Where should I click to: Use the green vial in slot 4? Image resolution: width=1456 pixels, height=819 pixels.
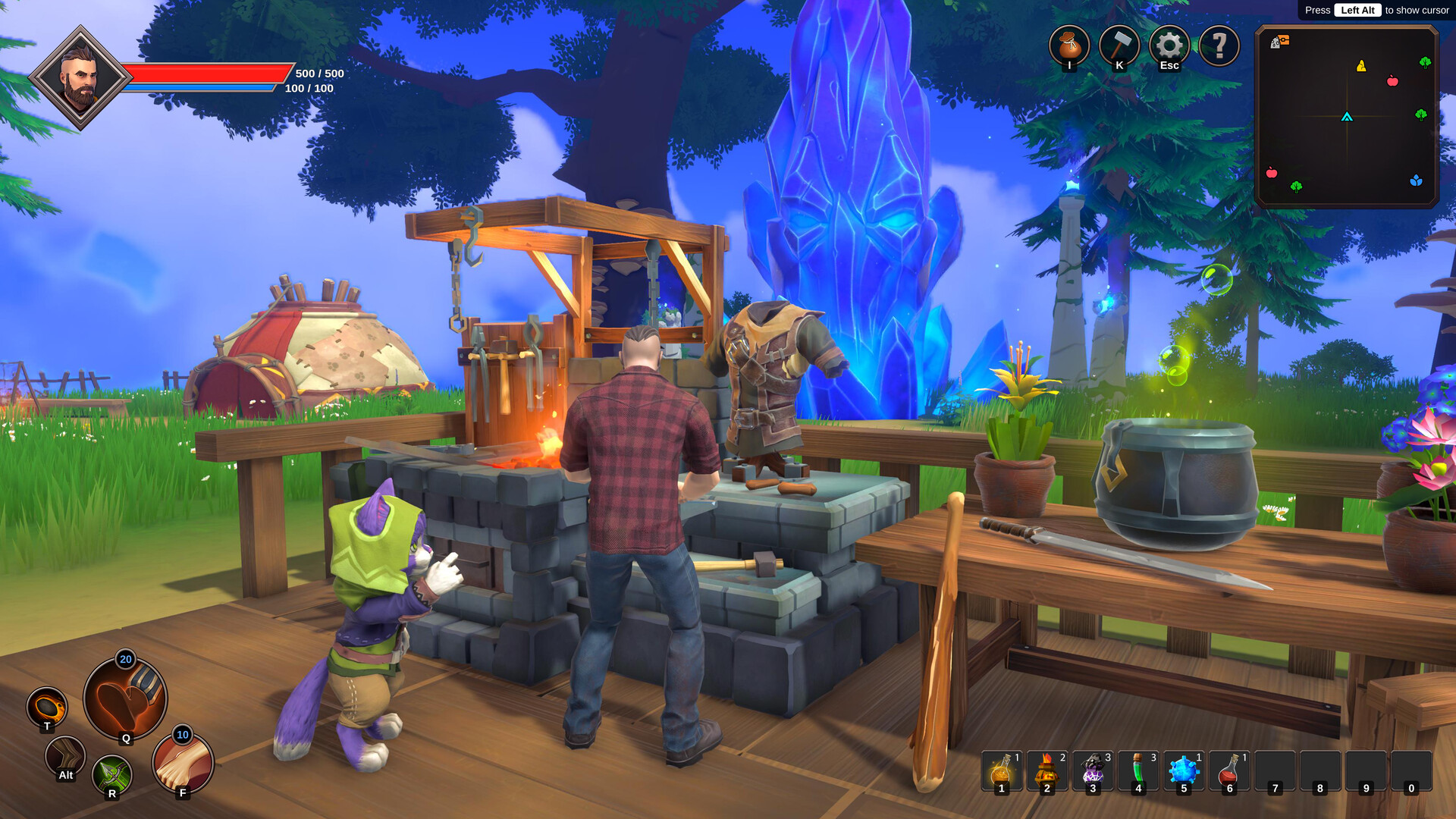pos(1138,770)
